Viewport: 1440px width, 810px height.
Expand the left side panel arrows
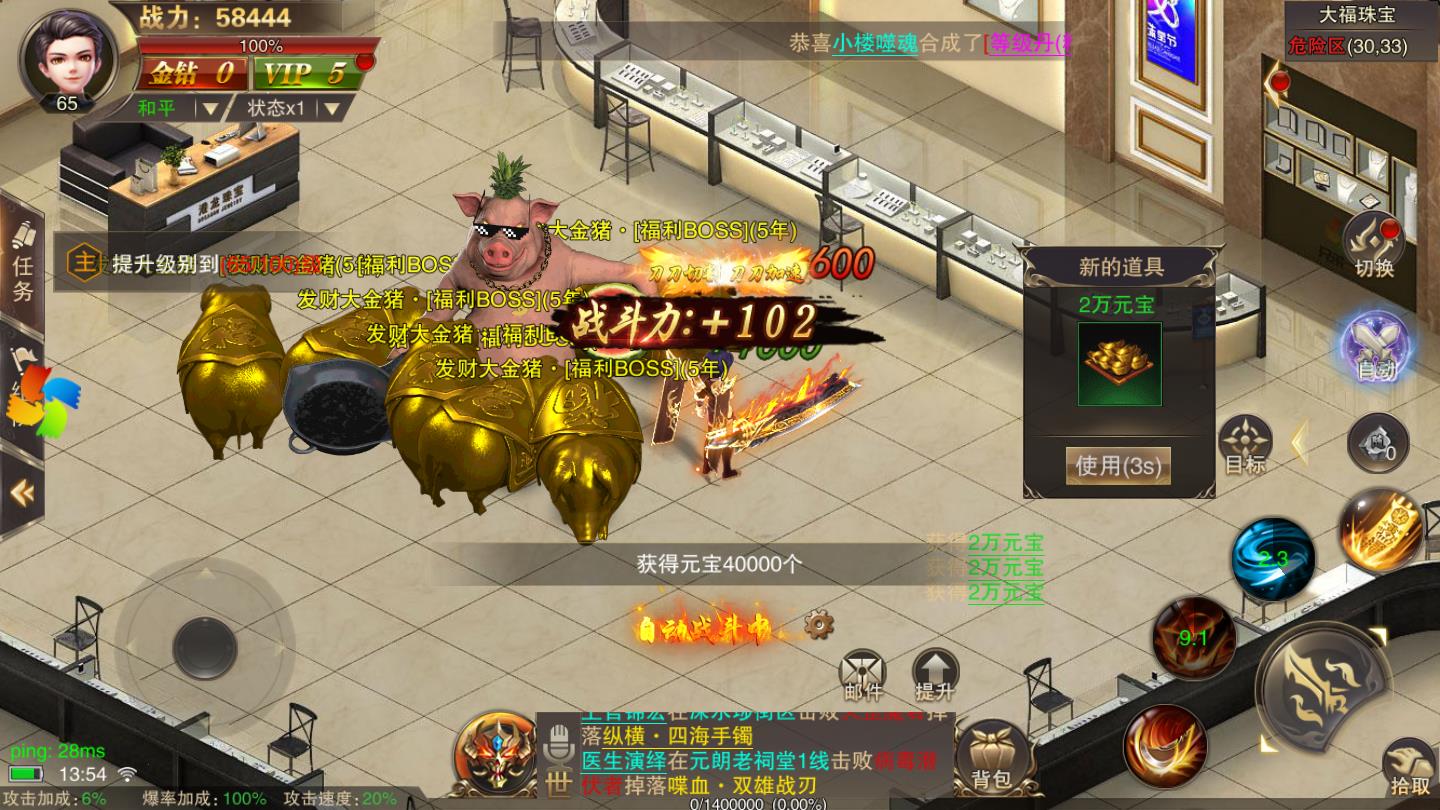tap(22, 492)
